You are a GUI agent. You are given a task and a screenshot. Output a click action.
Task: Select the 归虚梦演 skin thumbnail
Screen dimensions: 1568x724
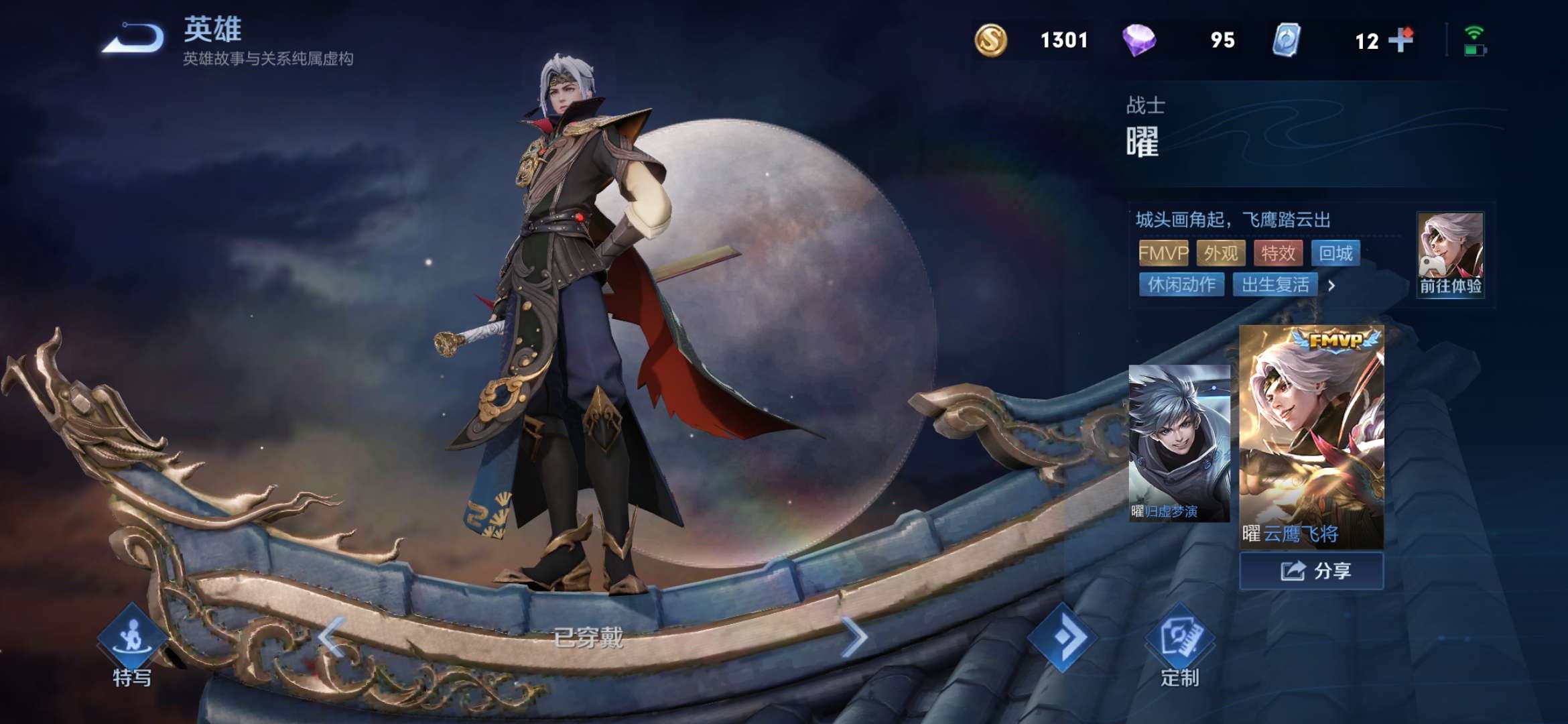1179,443
